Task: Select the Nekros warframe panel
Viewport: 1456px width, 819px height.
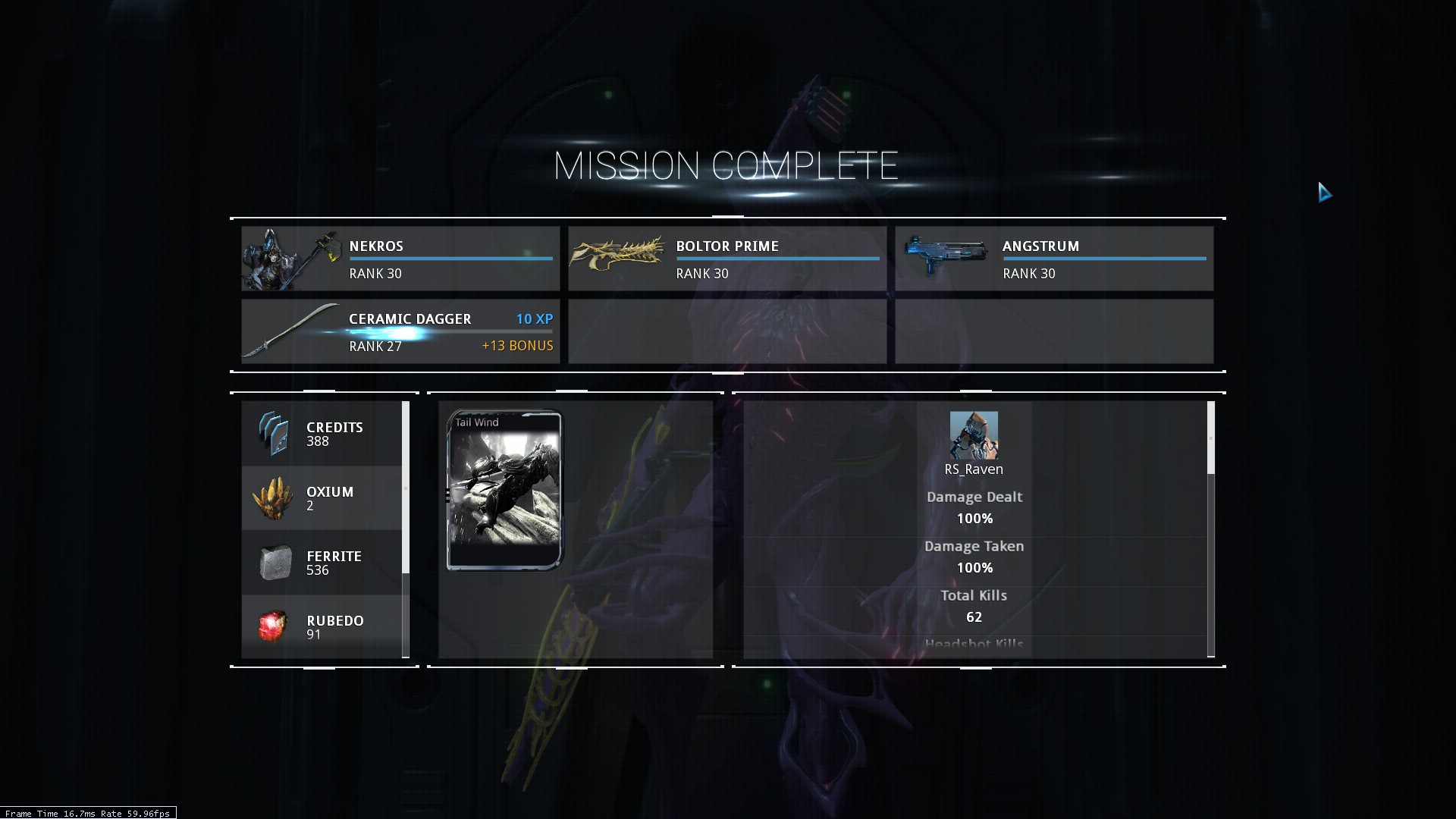Action: coord(400,259)
